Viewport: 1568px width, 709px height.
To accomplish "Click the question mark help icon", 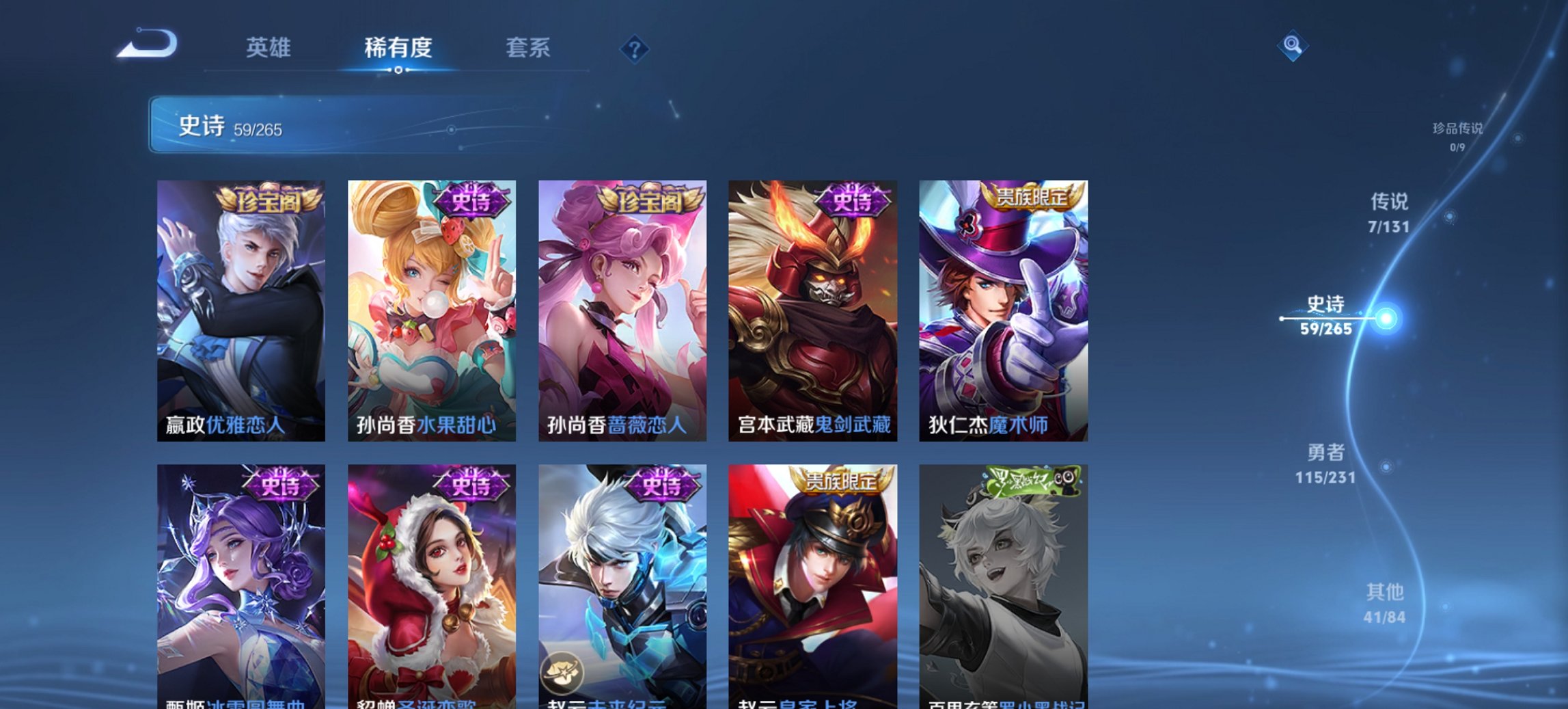I will click(634, 48).
